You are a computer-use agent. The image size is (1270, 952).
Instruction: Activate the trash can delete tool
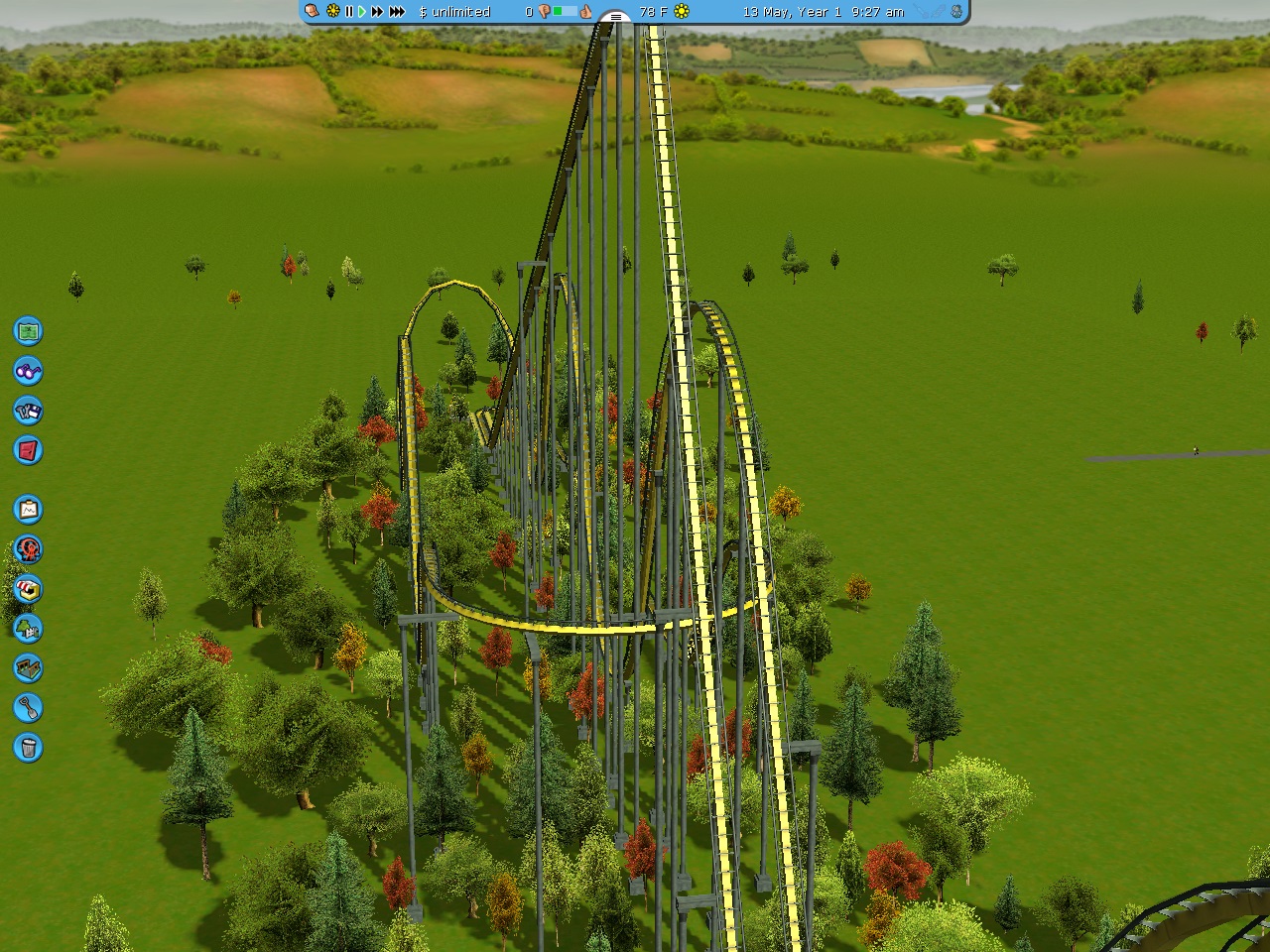28,748
